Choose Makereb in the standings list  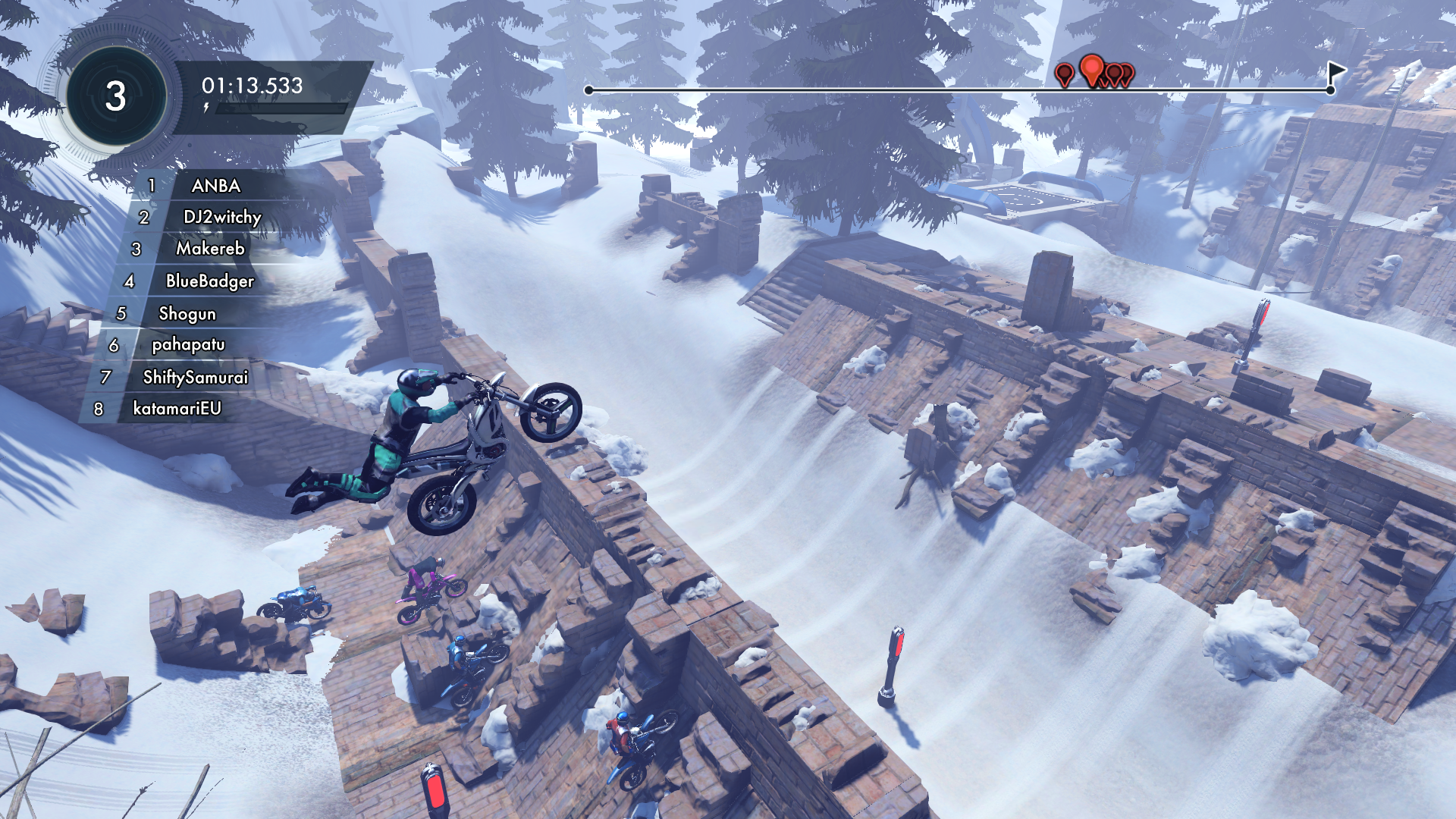tap(210, 249)
